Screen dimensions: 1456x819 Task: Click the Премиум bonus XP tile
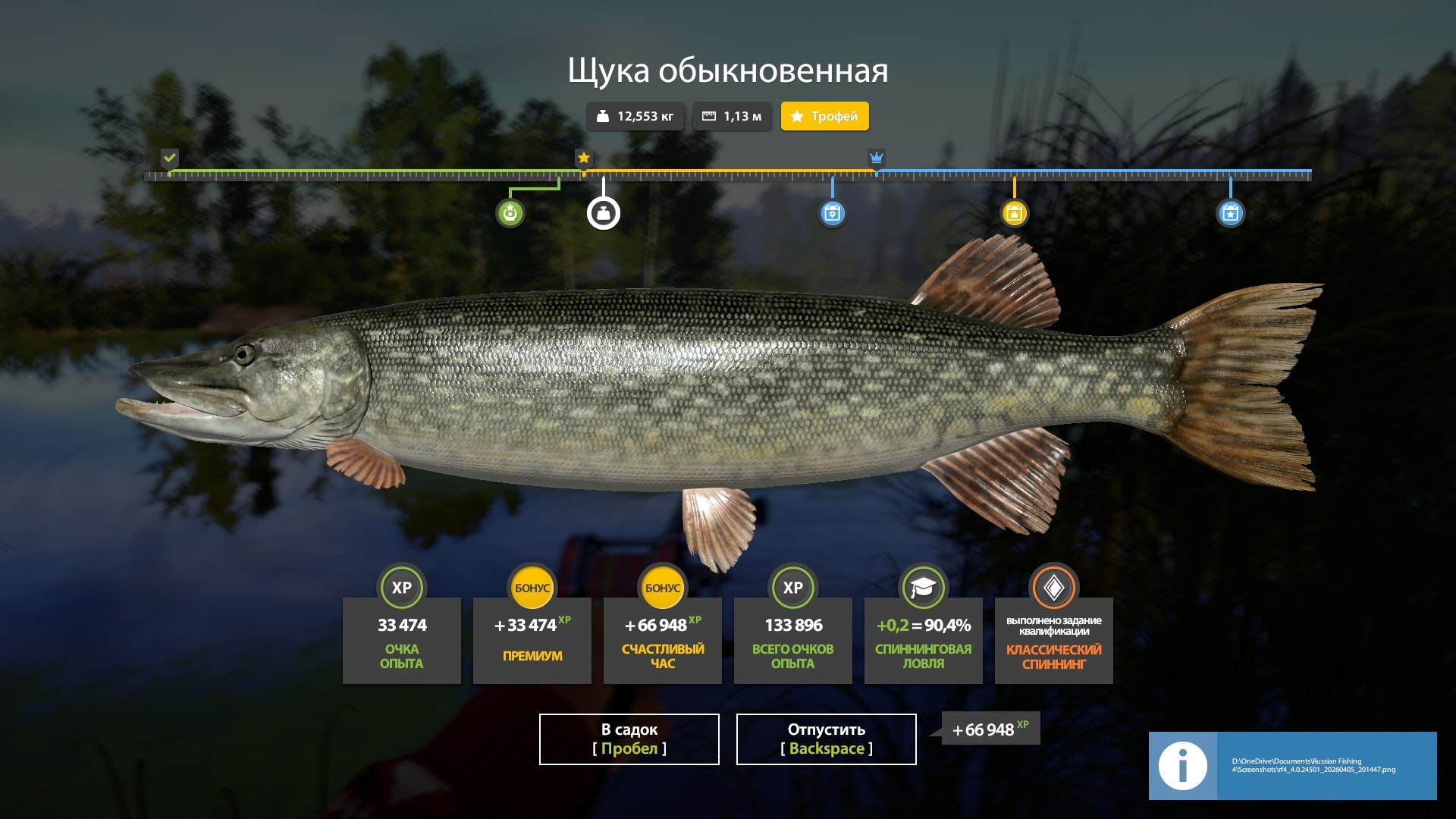point(532,640)
